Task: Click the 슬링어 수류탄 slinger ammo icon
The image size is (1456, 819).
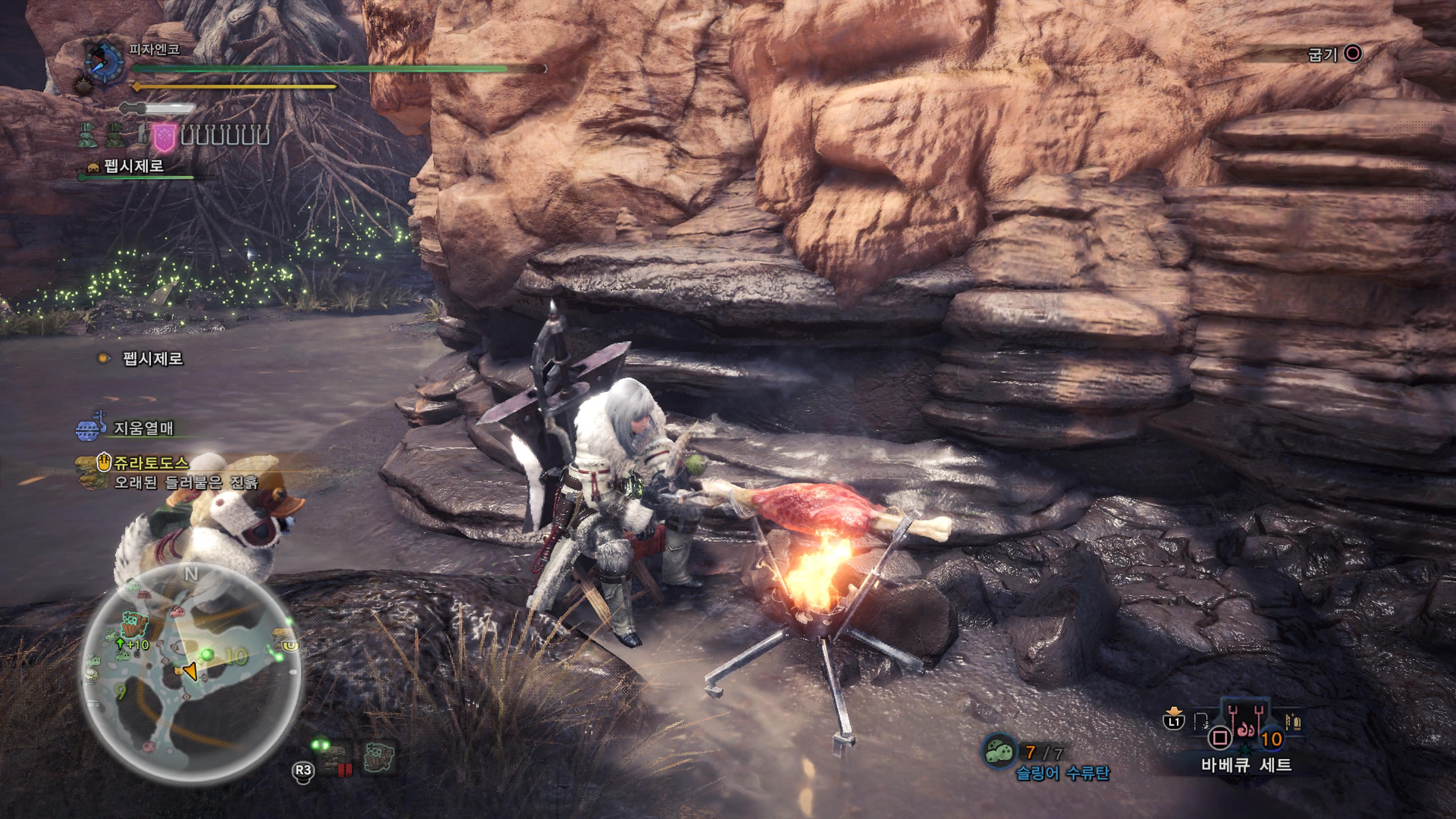Action: 999,751
